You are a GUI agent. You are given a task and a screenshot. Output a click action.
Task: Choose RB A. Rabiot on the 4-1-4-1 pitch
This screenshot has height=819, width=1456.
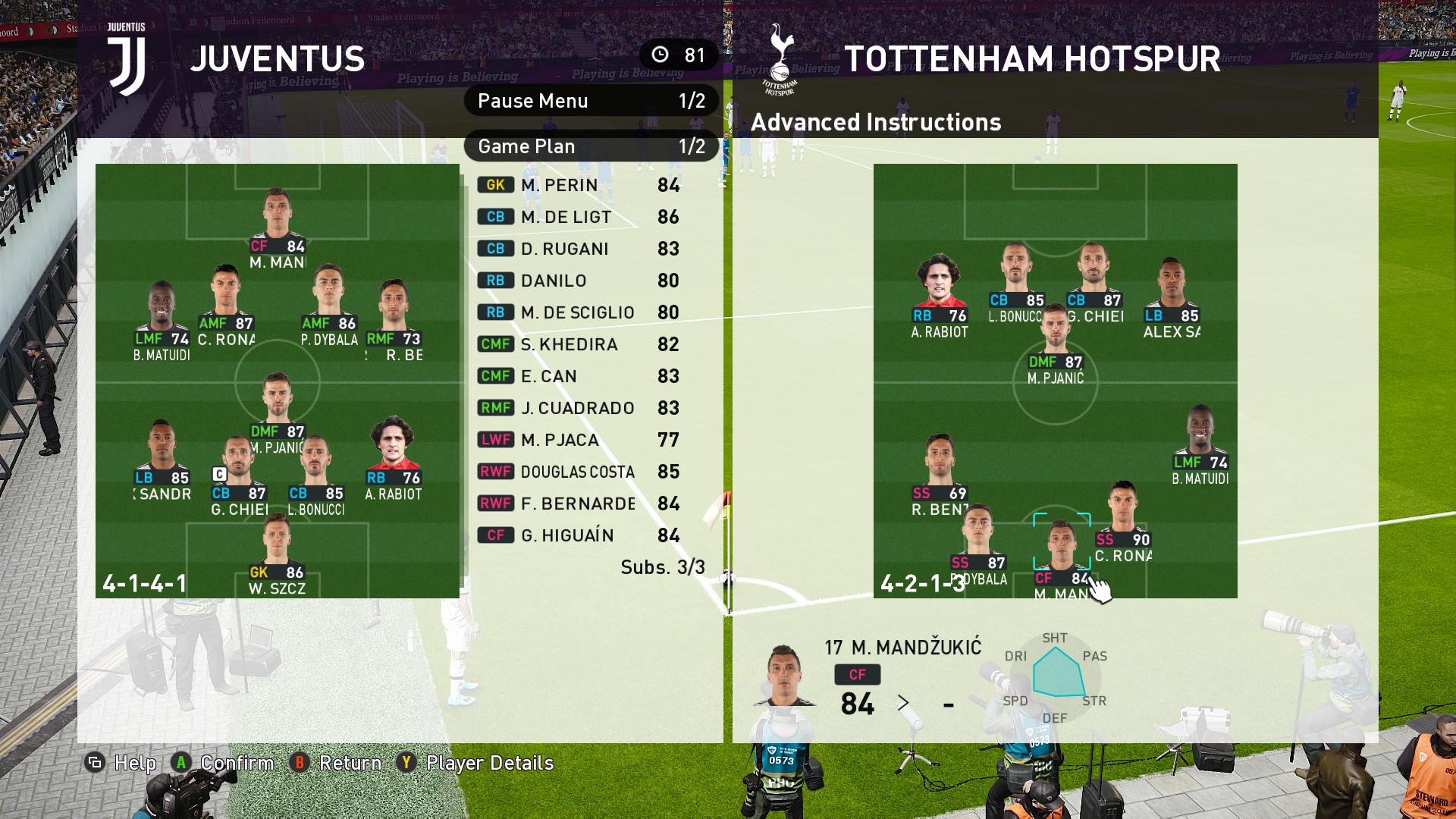[393, 455]
